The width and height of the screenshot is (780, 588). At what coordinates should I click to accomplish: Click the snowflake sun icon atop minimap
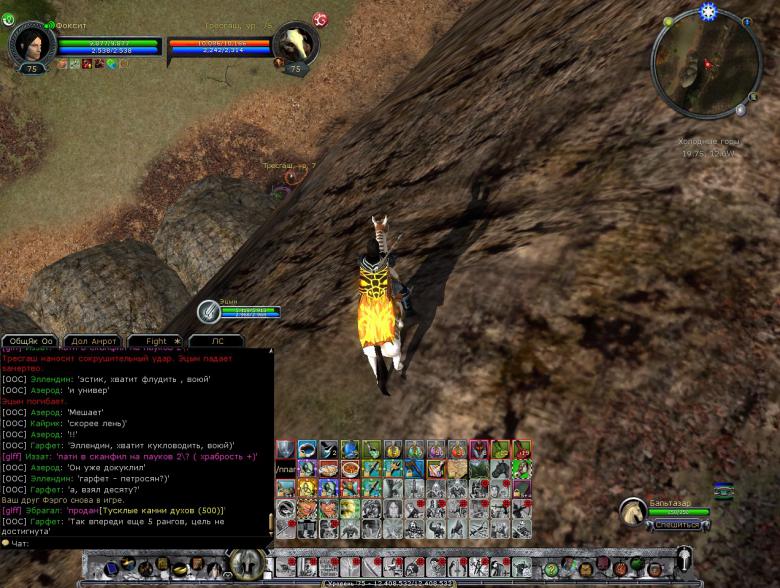(708, 12)
